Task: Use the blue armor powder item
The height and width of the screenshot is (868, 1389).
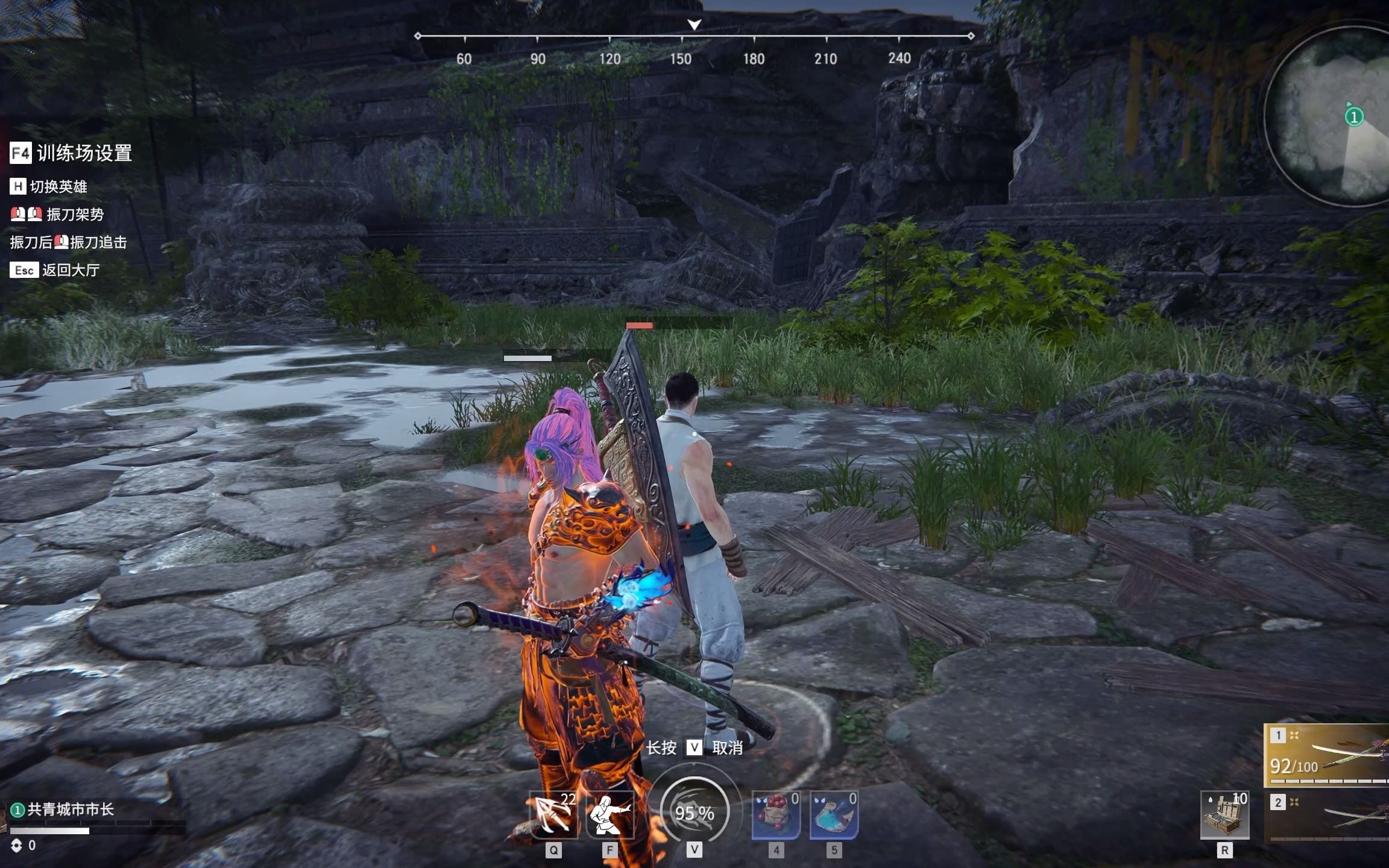Action: [x=834, y=815]
